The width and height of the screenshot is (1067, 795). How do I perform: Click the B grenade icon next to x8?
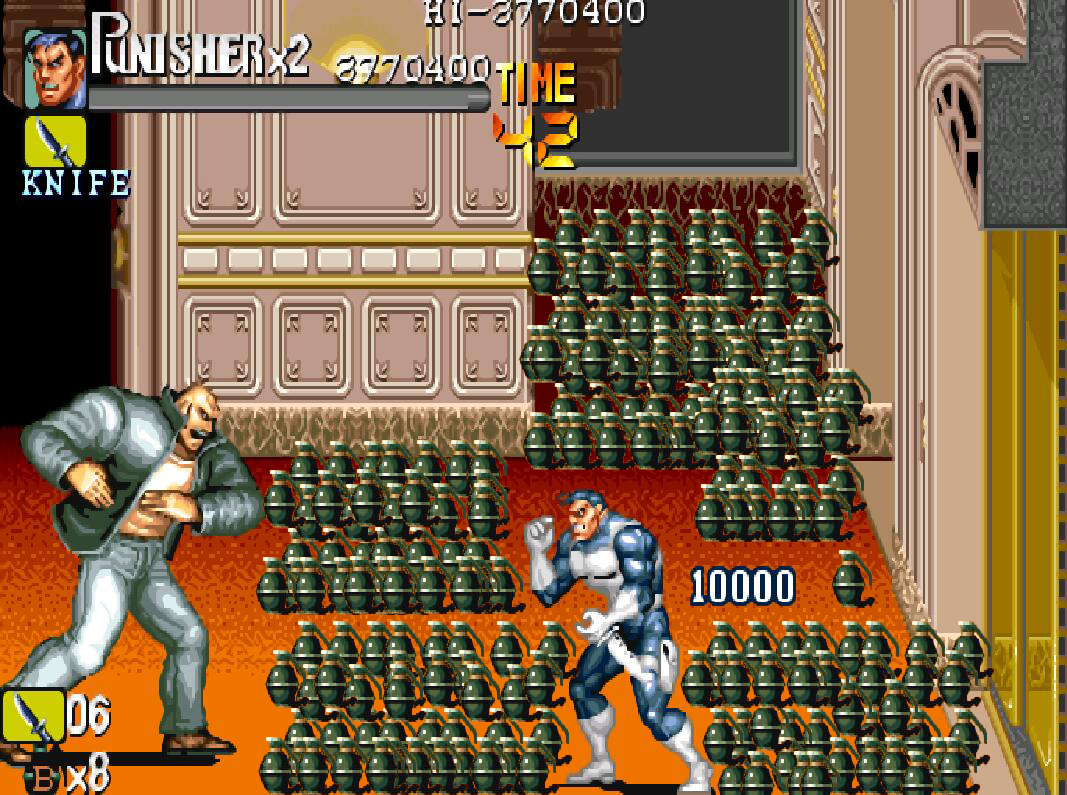tap(44, 778)
